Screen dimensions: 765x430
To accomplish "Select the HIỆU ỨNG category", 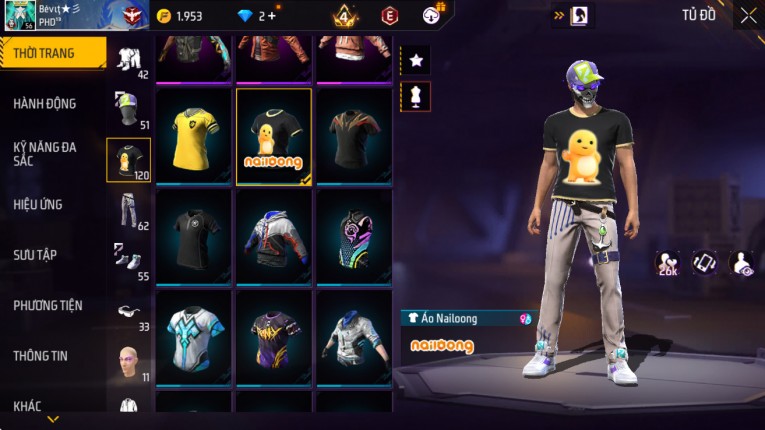I will click(38, 204).
